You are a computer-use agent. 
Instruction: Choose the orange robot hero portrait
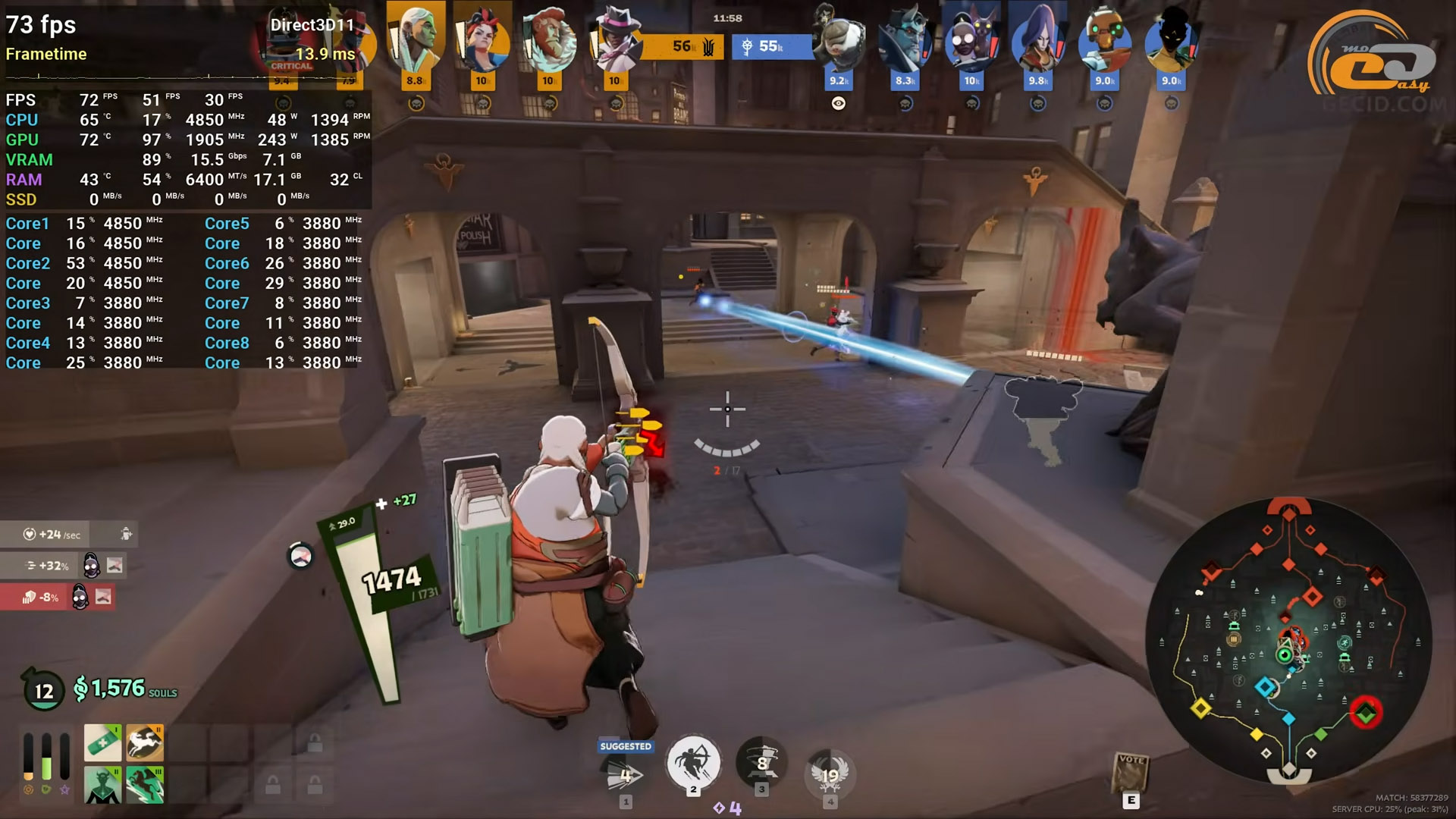pos(1104,42)
